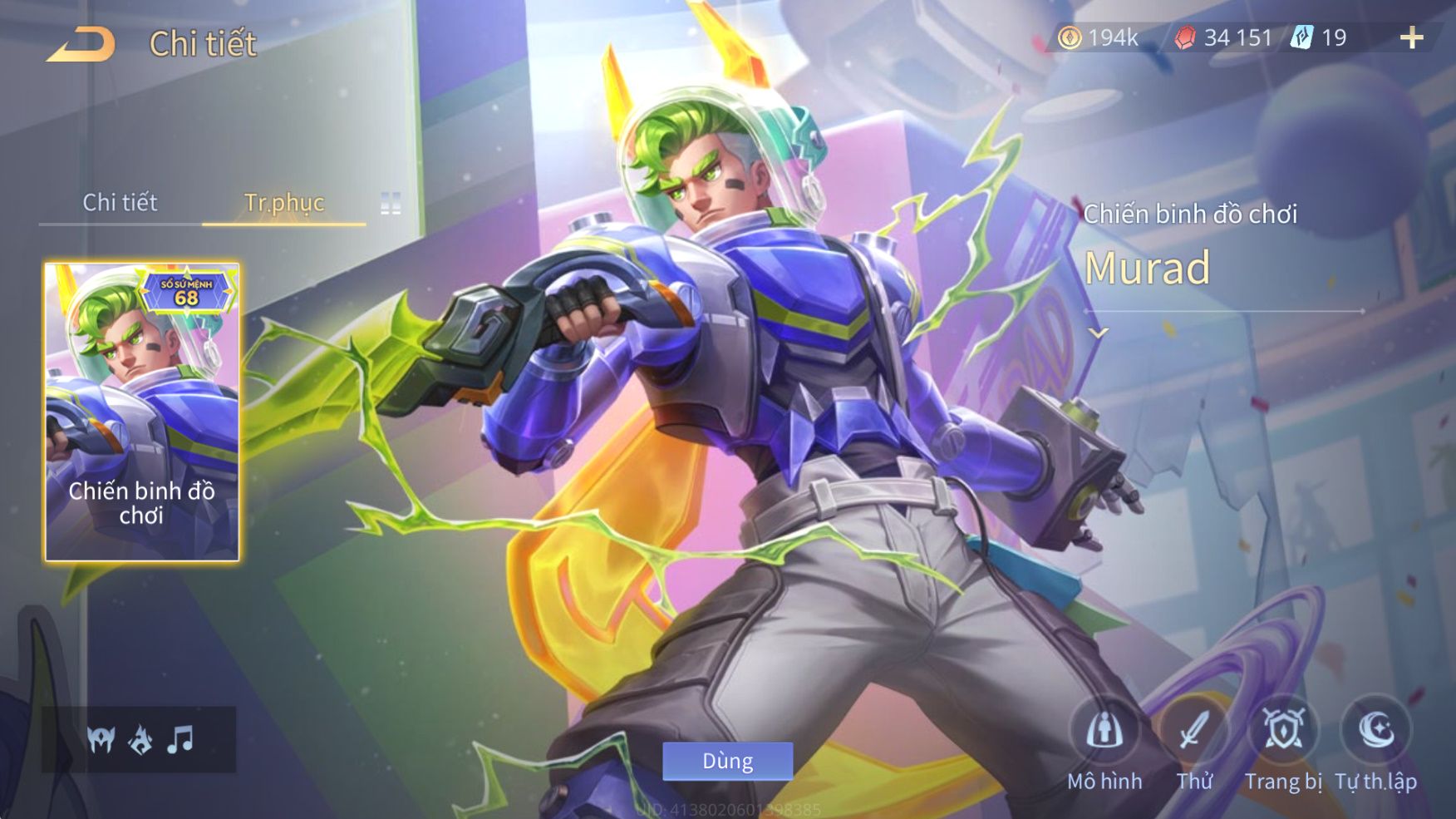Select the Chiến binh đồ chơi skin card

point(142,412)
